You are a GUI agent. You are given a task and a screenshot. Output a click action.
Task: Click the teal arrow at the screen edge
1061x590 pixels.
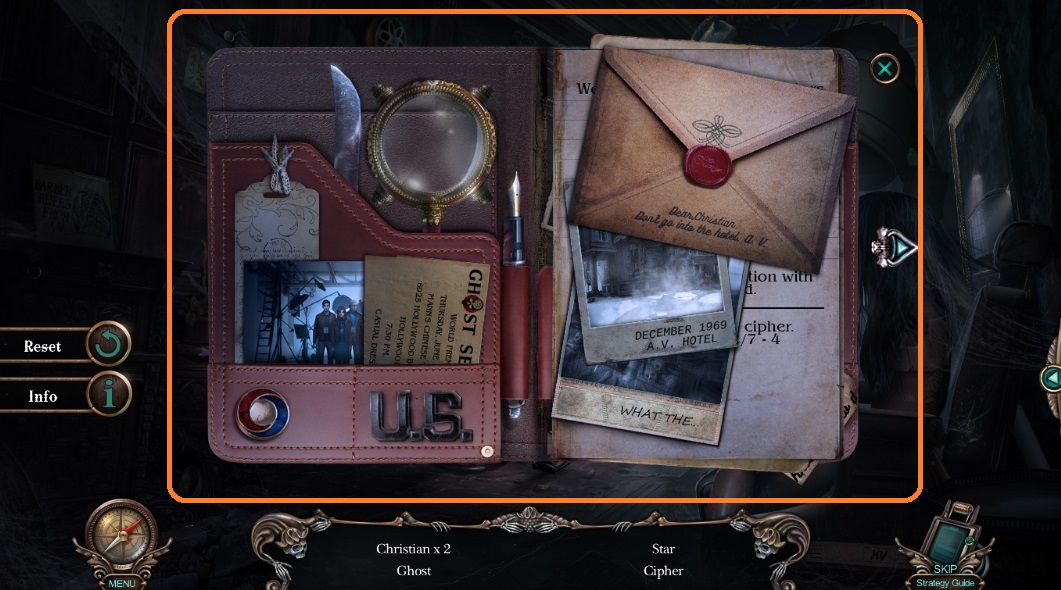(x=1051, y=378)
